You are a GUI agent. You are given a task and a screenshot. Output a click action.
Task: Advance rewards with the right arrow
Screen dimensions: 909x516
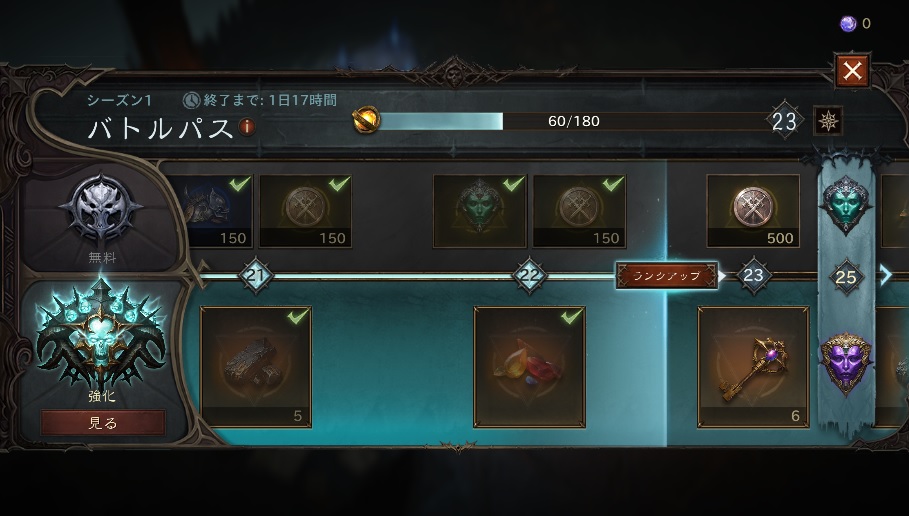885,275
